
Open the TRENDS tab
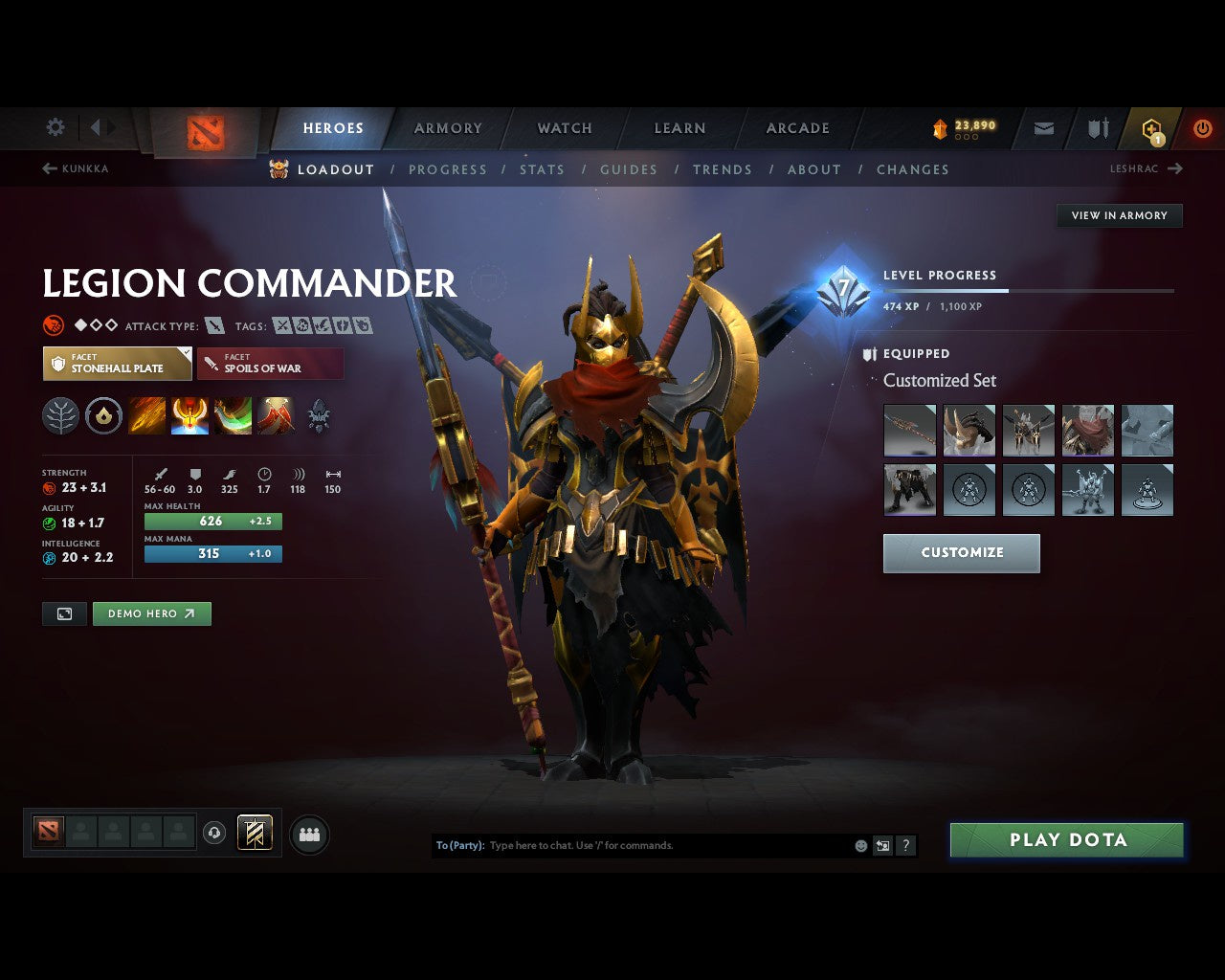723,169
